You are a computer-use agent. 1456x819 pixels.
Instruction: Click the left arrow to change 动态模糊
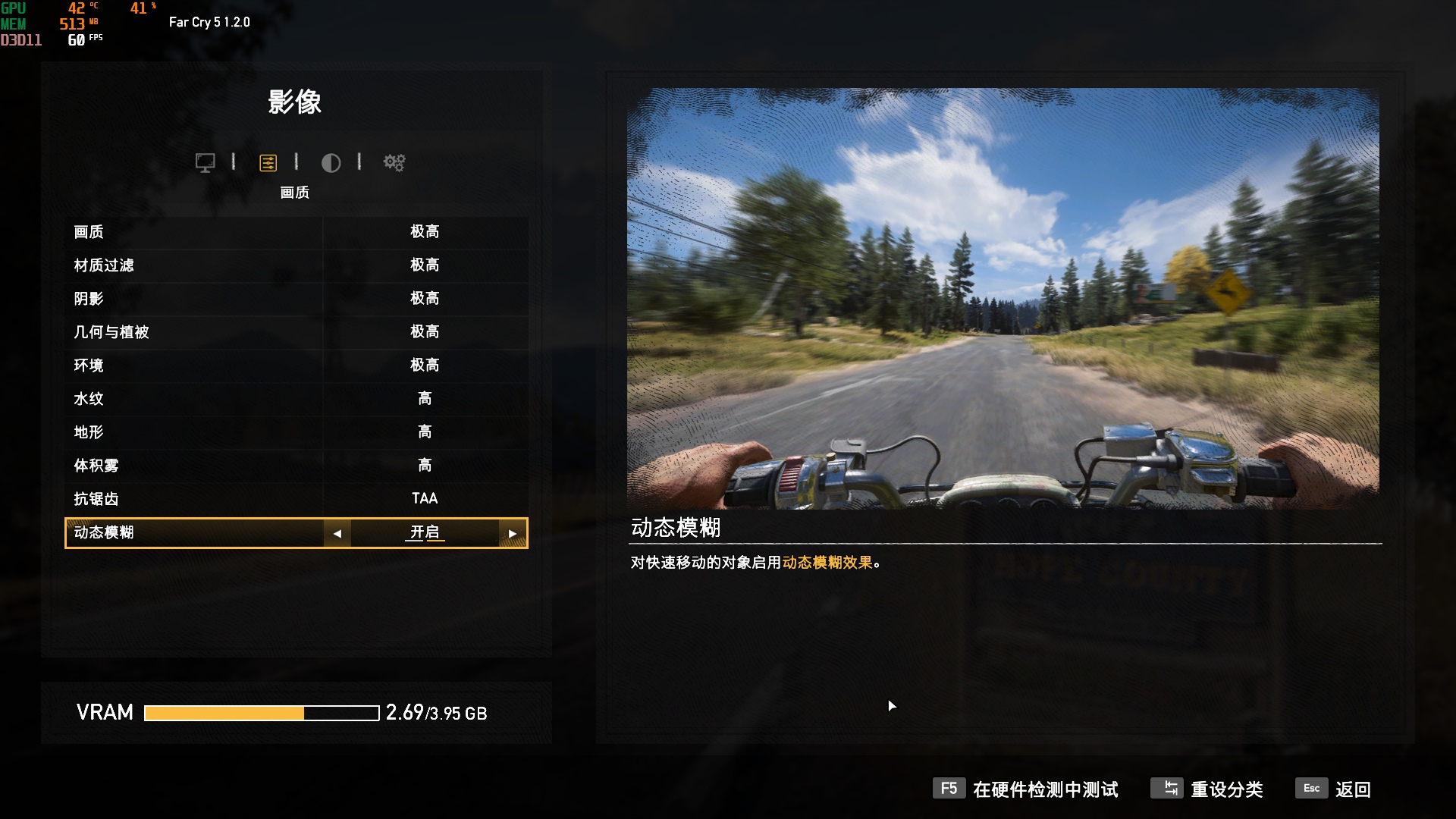coord(337,533)
